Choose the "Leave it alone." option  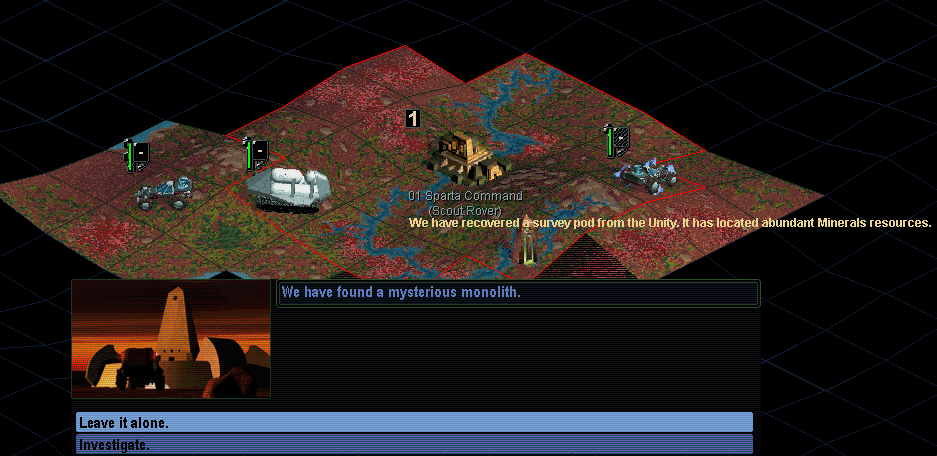coord(414,422)
